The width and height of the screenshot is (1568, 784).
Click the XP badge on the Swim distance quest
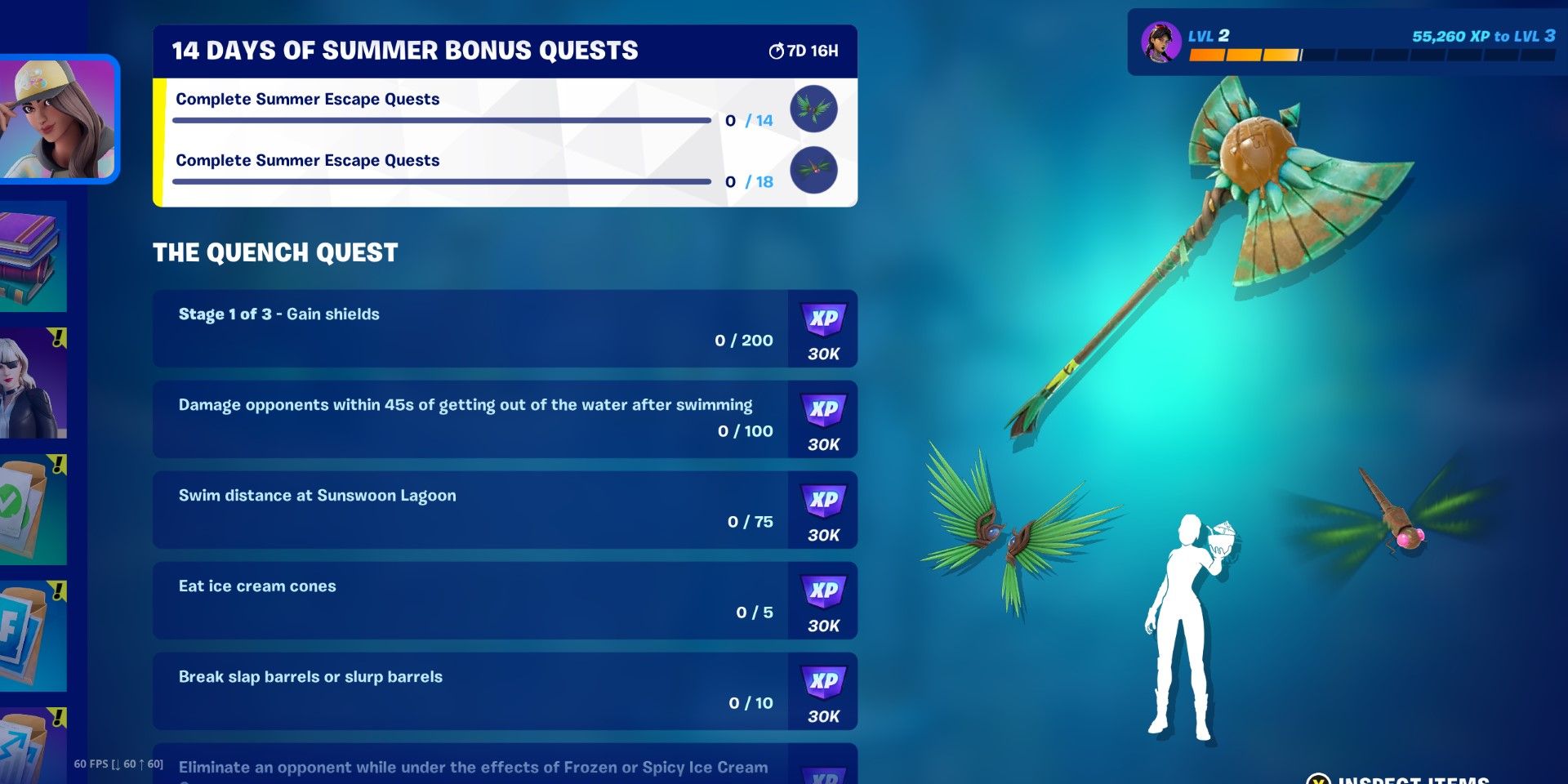pos(824,510)
